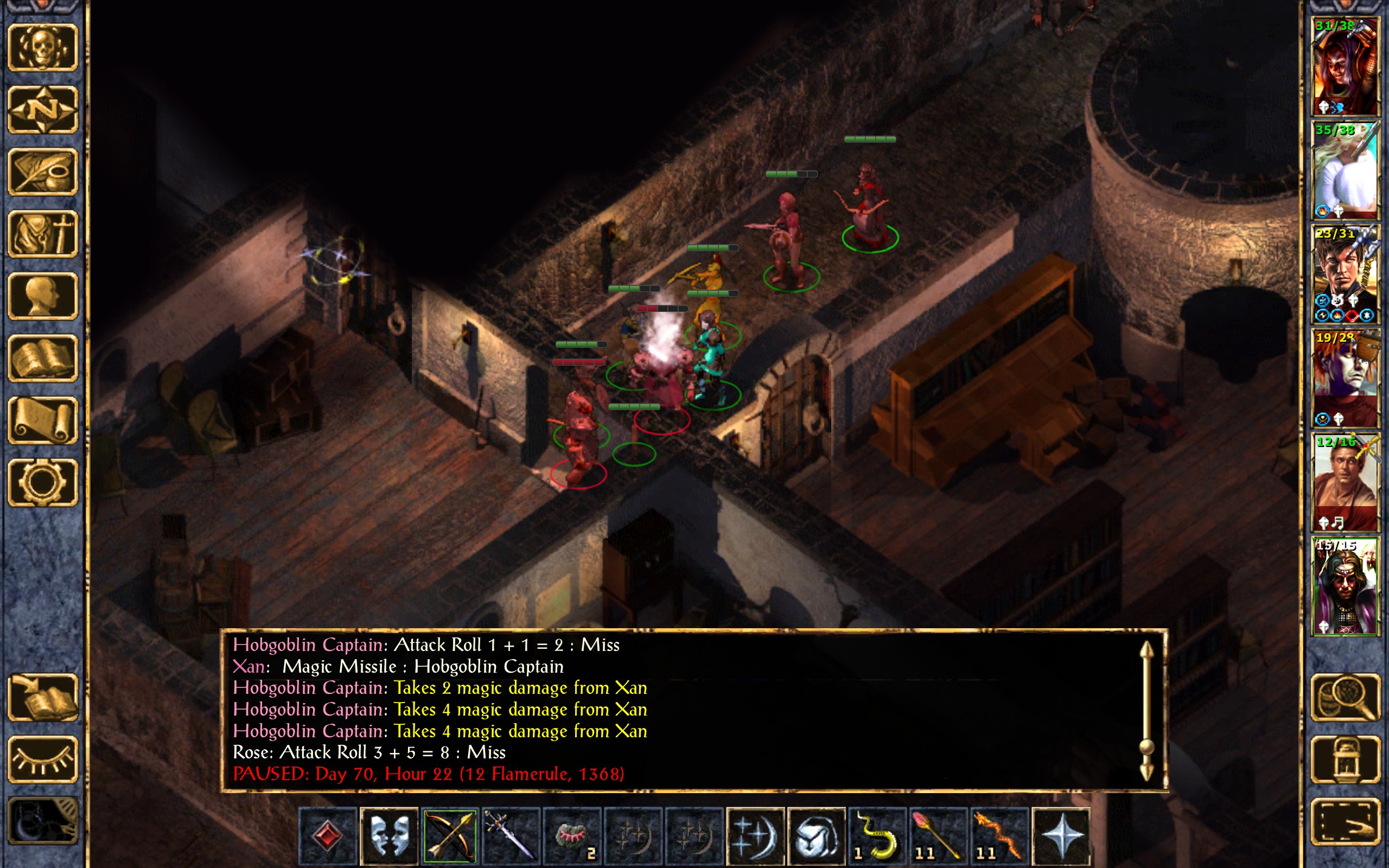Open the mage spellbook
The height and width of the screenshot is (868, 1389).
pyautogui.click(x=43, y=358)
